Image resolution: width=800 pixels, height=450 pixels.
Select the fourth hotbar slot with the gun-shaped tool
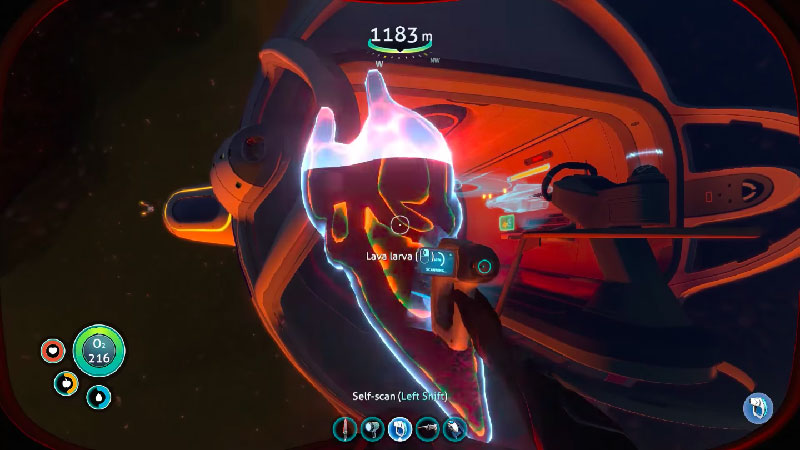427,429
